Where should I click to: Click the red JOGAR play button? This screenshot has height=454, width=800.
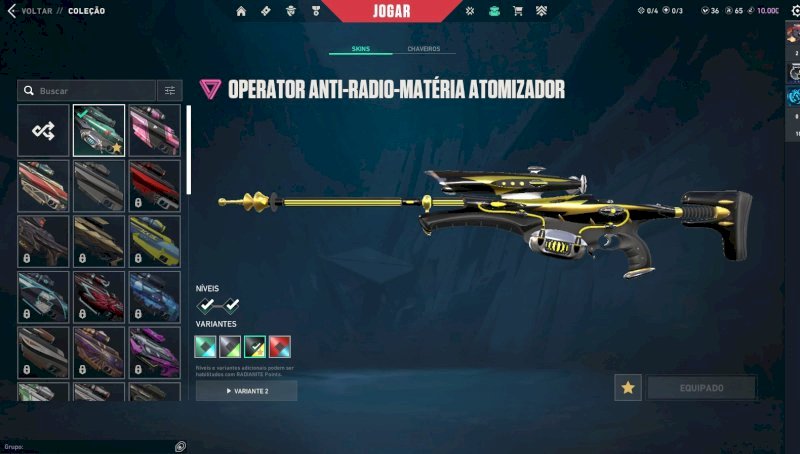[391, 11]
